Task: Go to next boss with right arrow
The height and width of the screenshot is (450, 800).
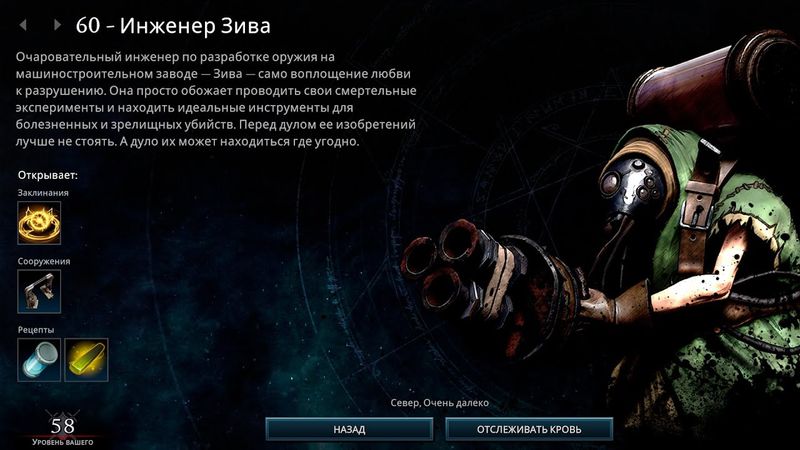Action: point(57,24)
